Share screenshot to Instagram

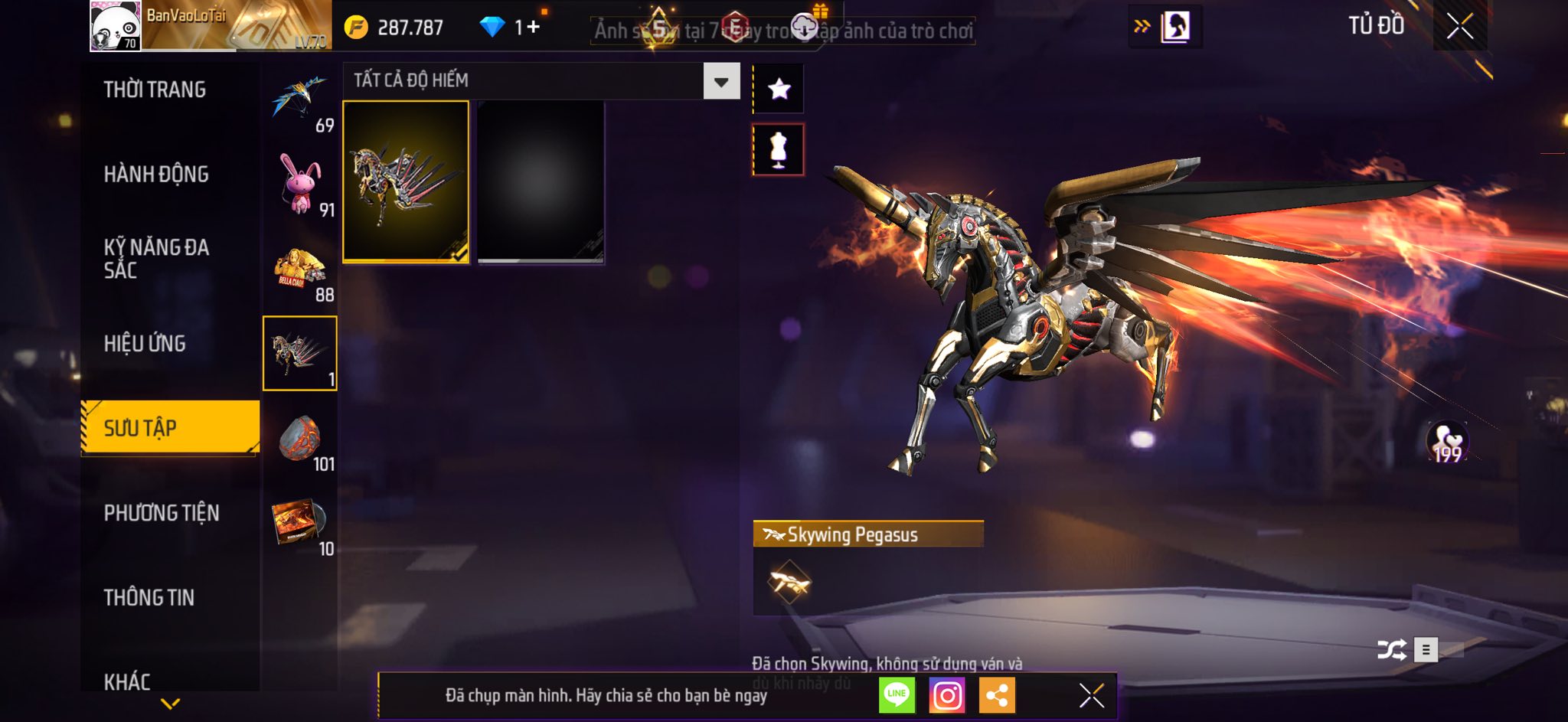click(x=947, y=695)
